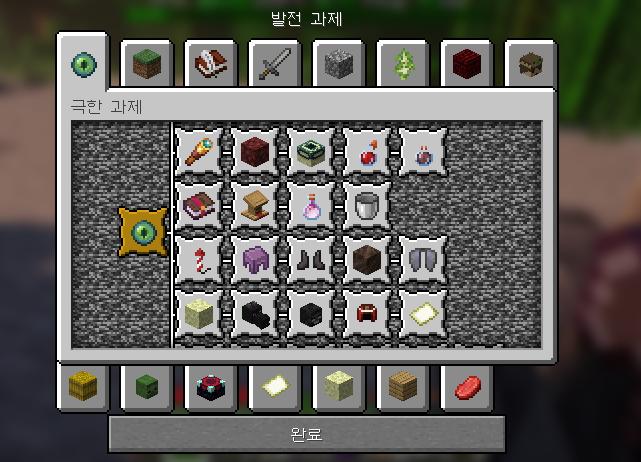Choose the dark boots advancement icon
This screenshot has width=641, height=462.
pyautogui.click(x=312, y=260)
